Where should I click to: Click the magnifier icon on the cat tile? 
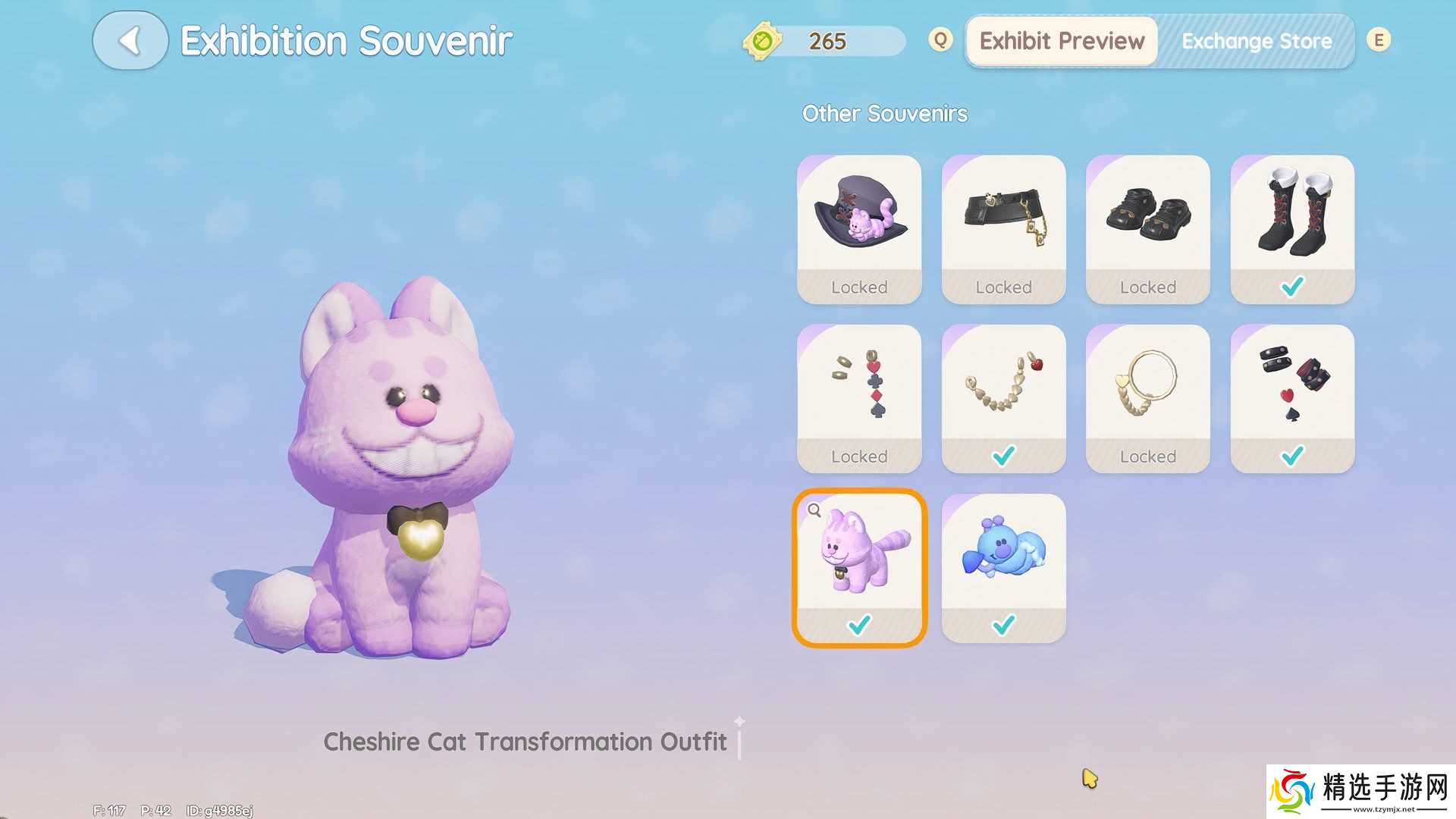point(814,510)
